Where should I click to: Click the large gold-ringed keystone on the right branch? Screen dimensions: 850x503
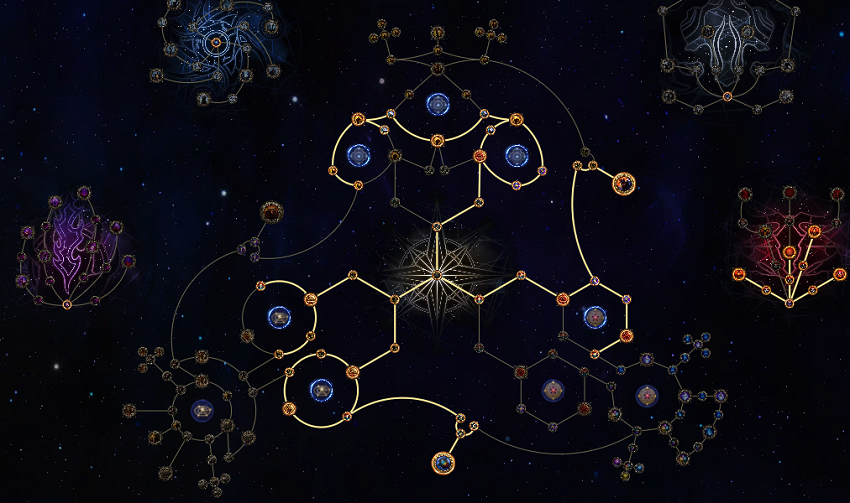[x=624, y=183]
